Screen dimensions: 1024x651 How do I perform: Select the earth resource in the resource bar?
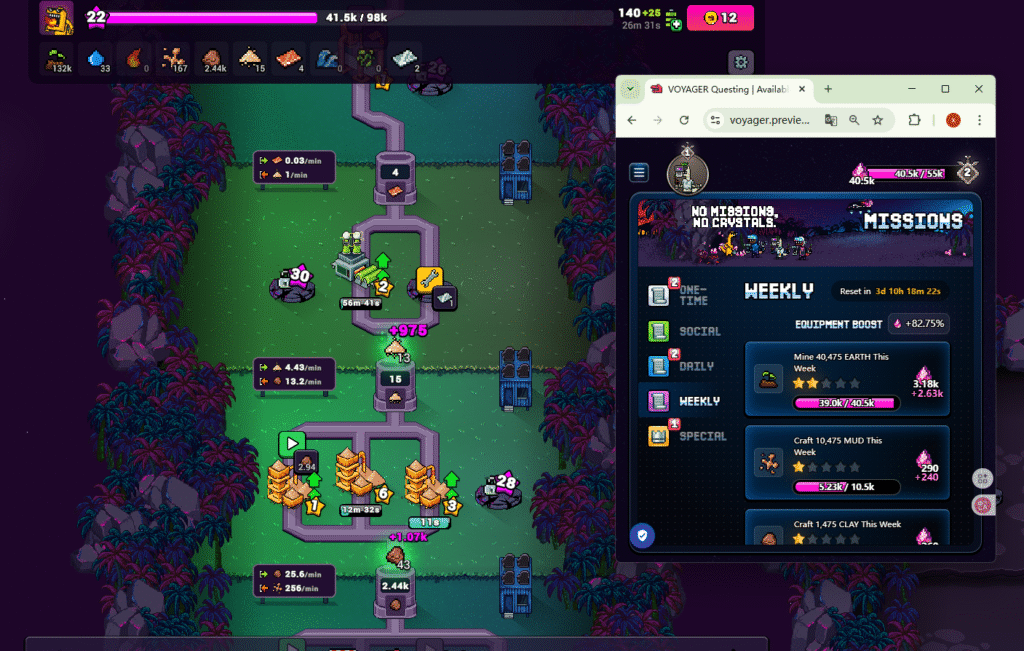(59, 60)
